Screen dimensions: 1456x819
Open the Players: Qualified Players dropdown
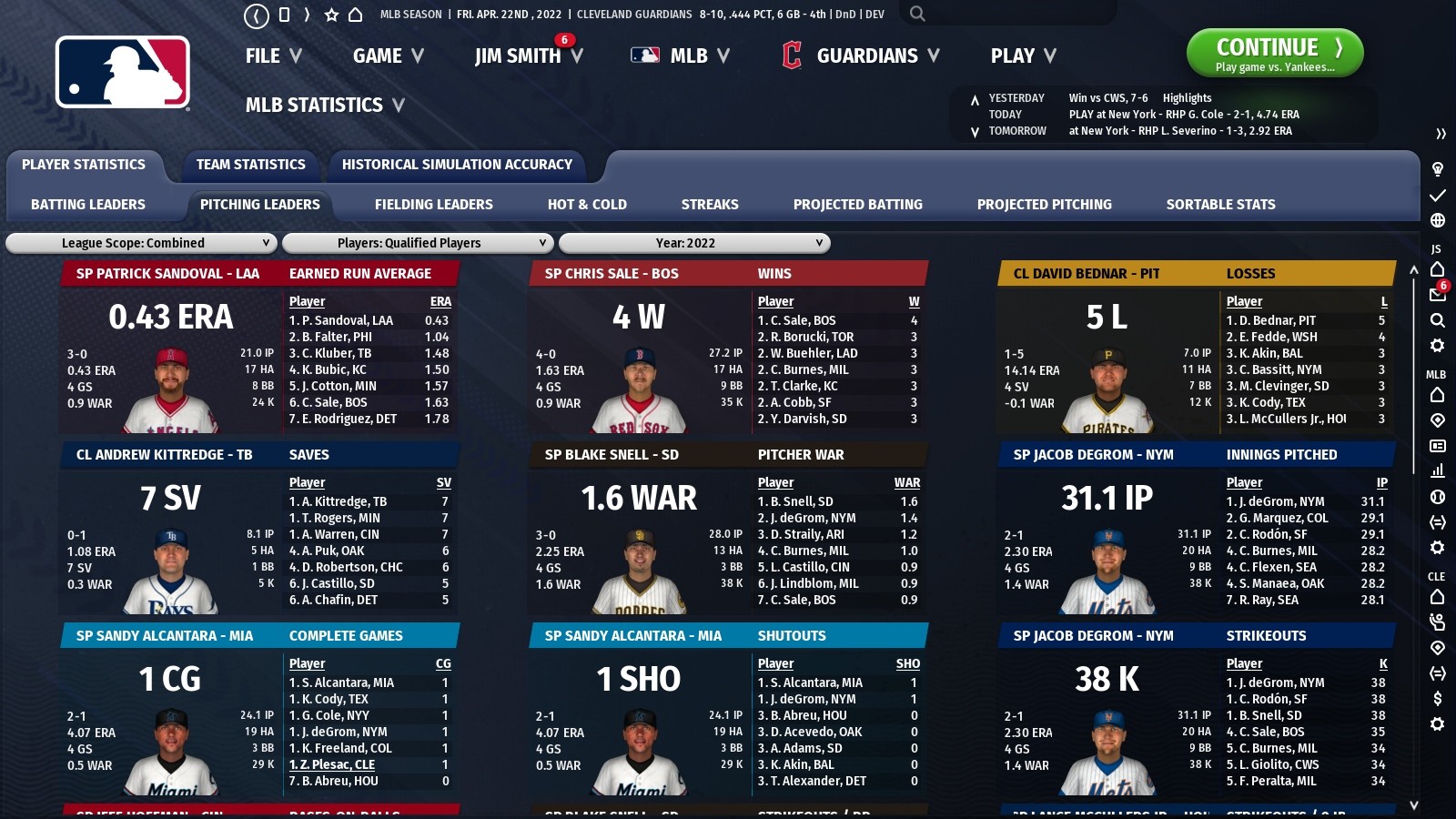417,243
